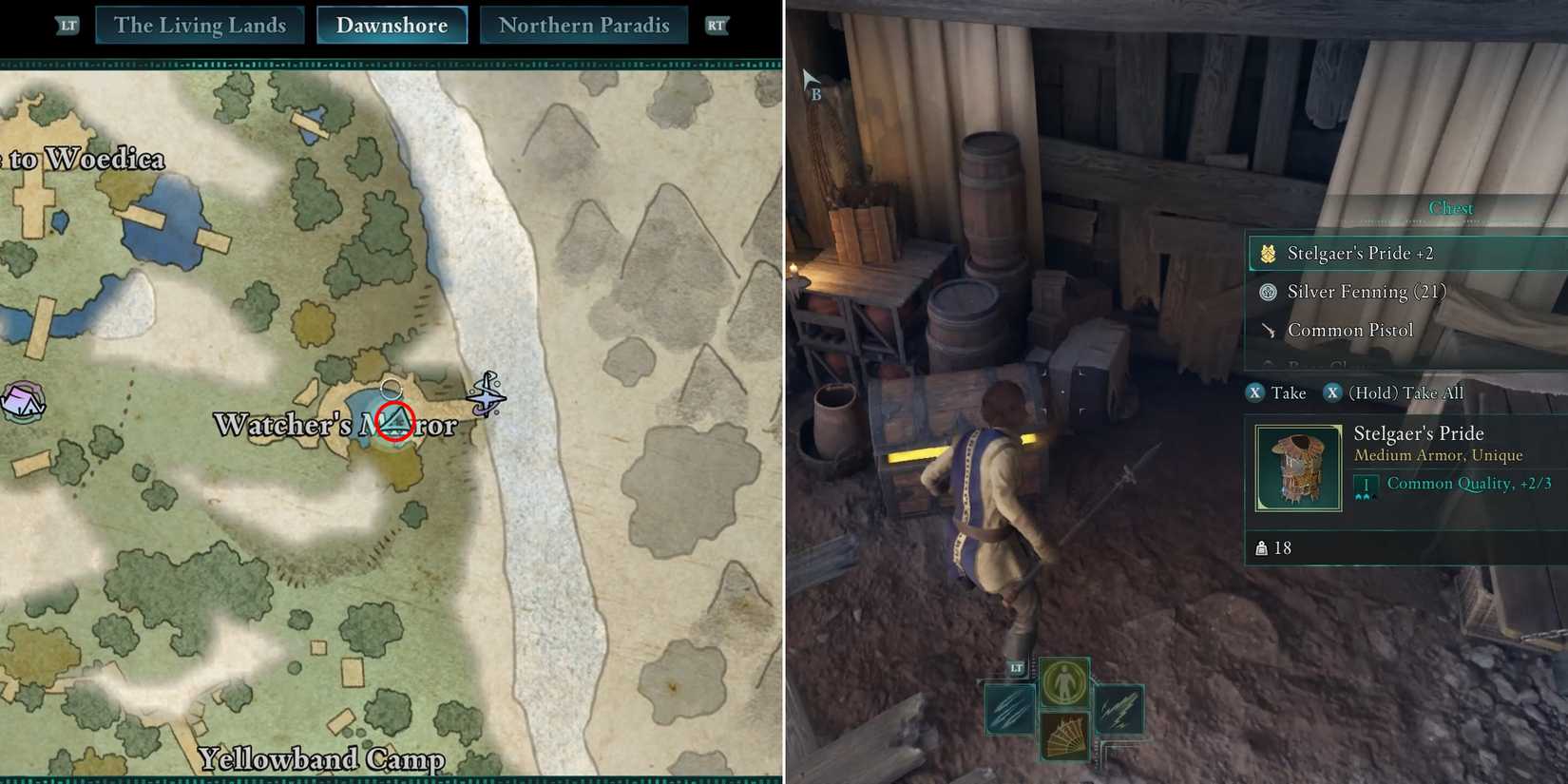1568x784 pixels.
Task: Click the RT button prompt near Northern Paradis
Action: click(x=717, y=26)
